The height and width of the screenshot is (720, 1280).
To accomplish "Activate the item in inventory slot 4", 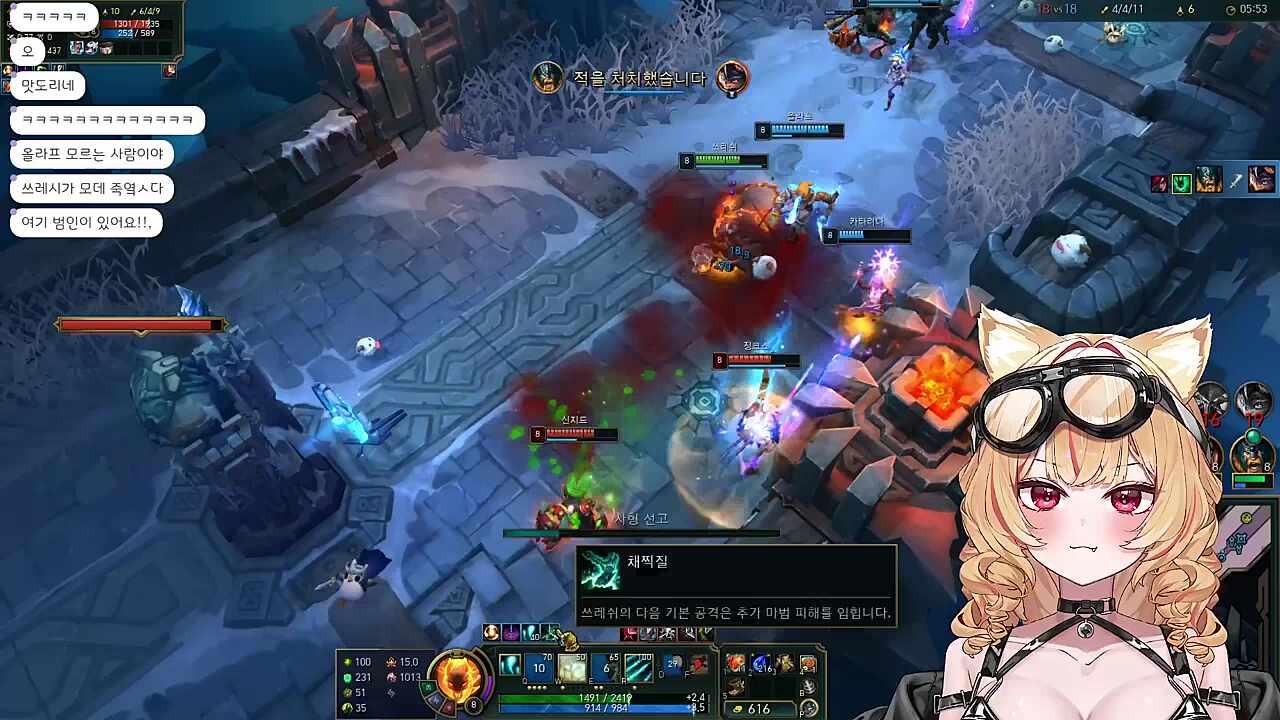I will (x=808, y=664).
